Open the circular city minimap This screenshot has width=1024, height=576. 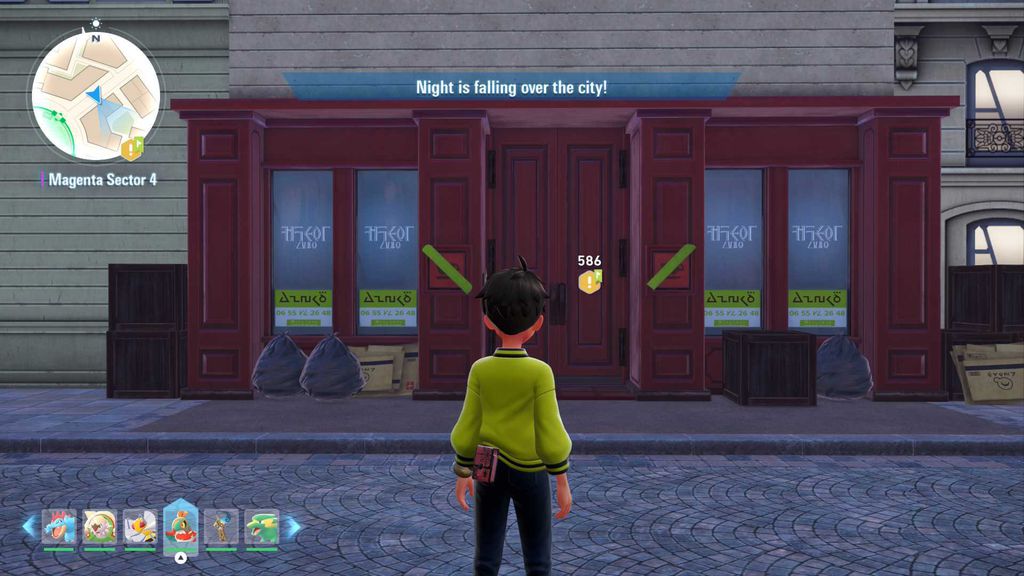pyautogui.click(x=95, y=95)
